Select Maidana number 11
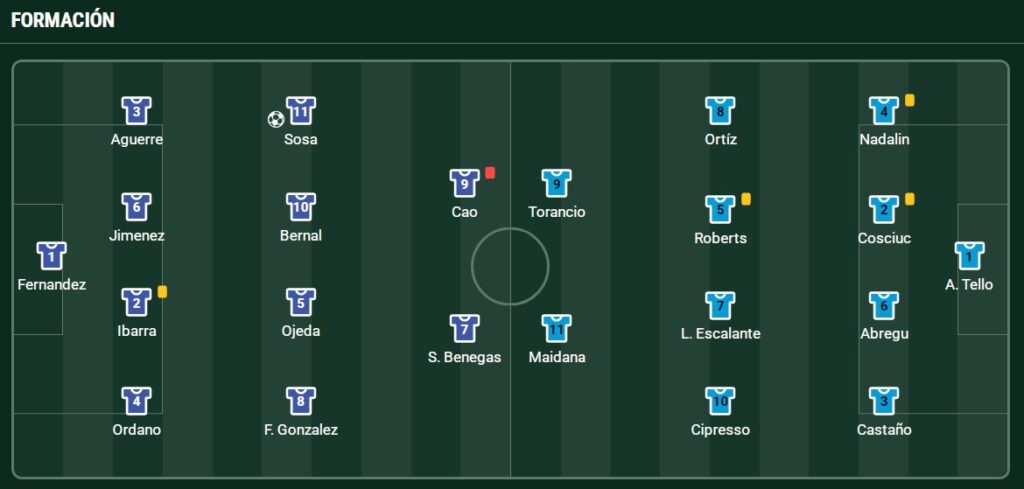Screen dimensions: 1024x489 tap(556, 328)
